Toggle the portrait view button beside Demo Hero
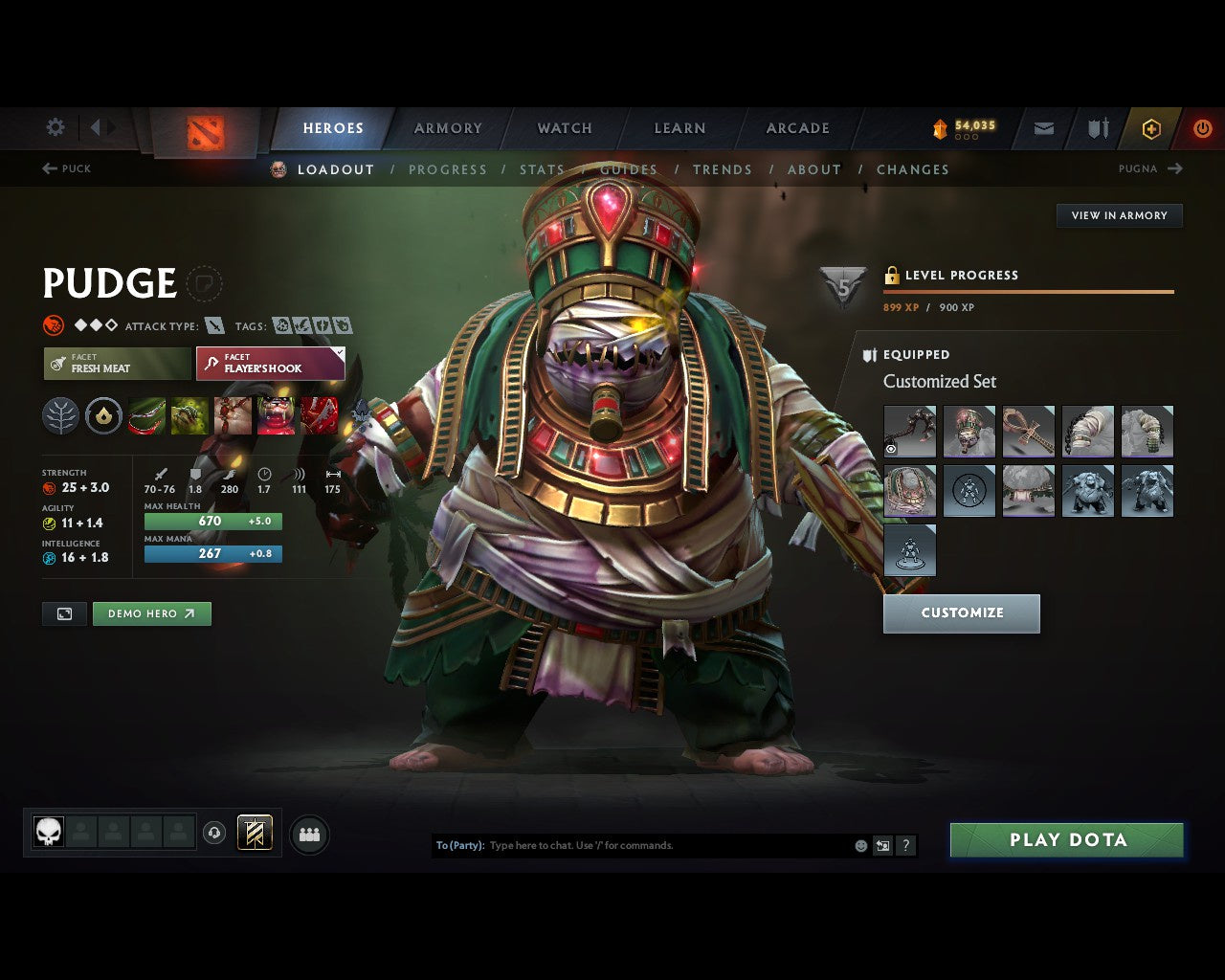Image resolution: width=1225 pixels, height=980 pixels. pos(63,613)
